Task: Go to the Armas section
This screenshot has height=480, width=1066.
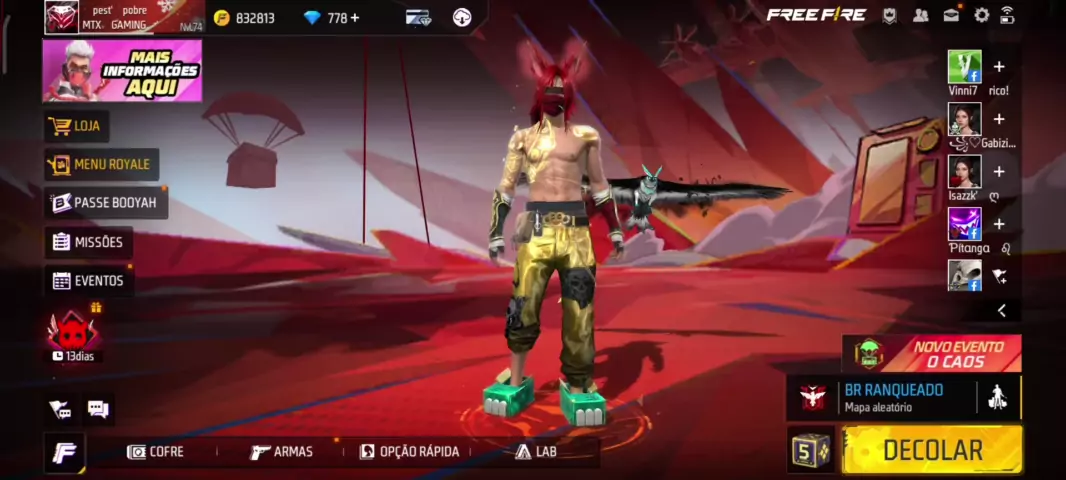Action: 282,452
